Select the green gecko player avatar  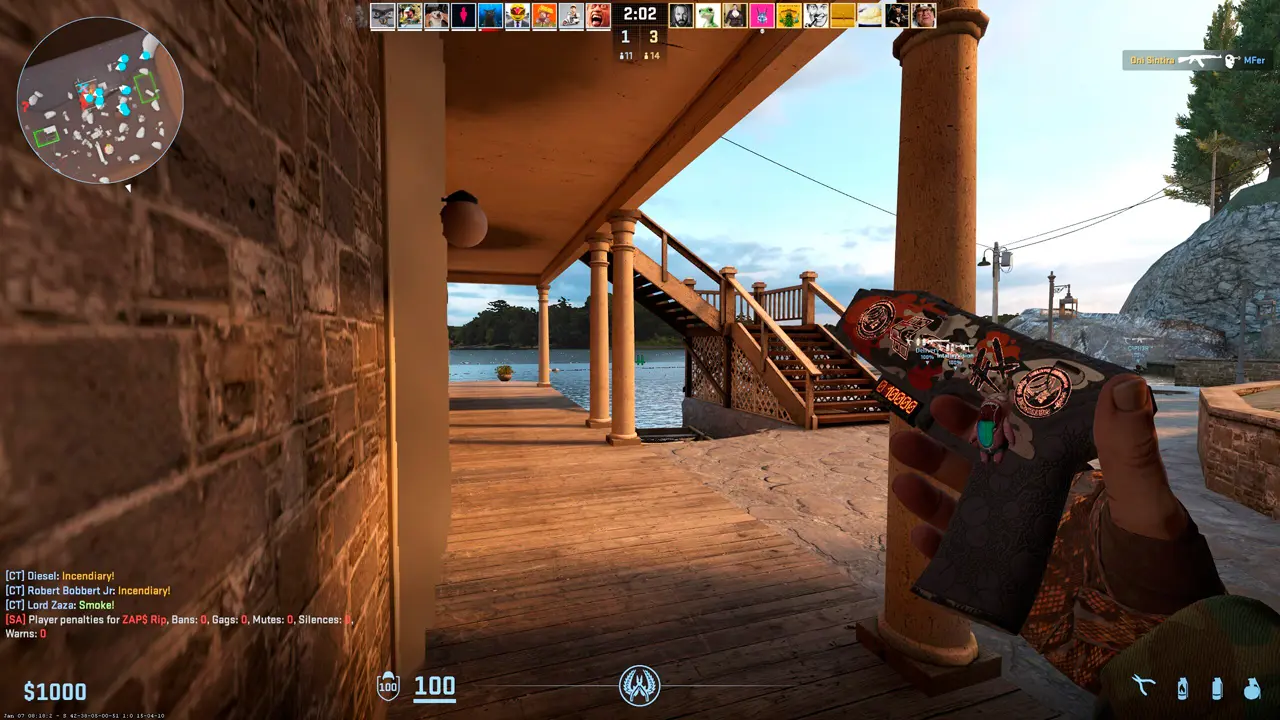[708, 15]
